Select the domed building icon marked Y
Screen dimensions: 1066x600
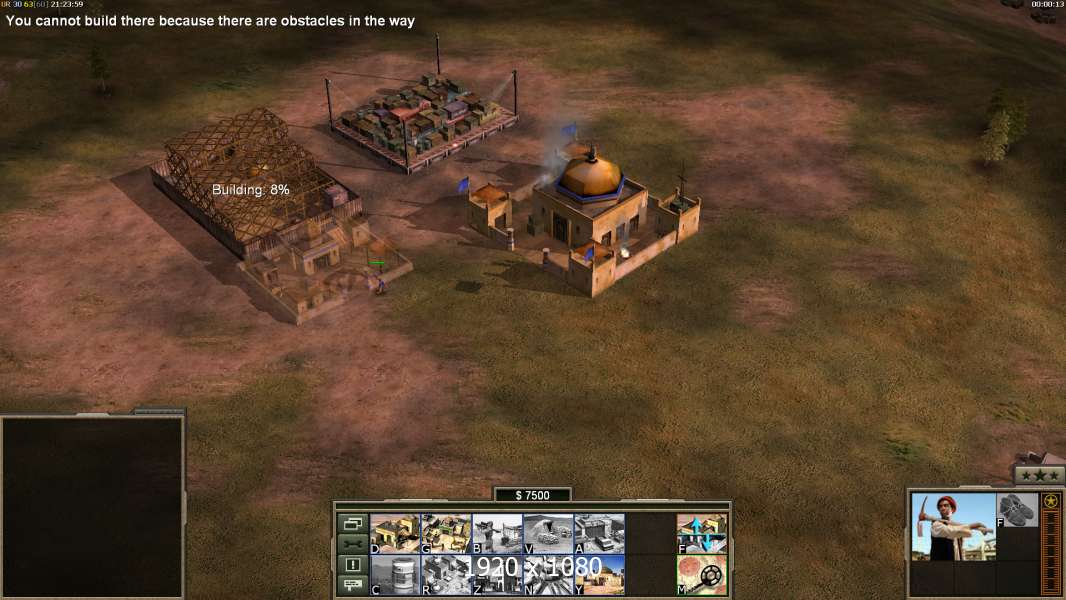tap(599, 575)
